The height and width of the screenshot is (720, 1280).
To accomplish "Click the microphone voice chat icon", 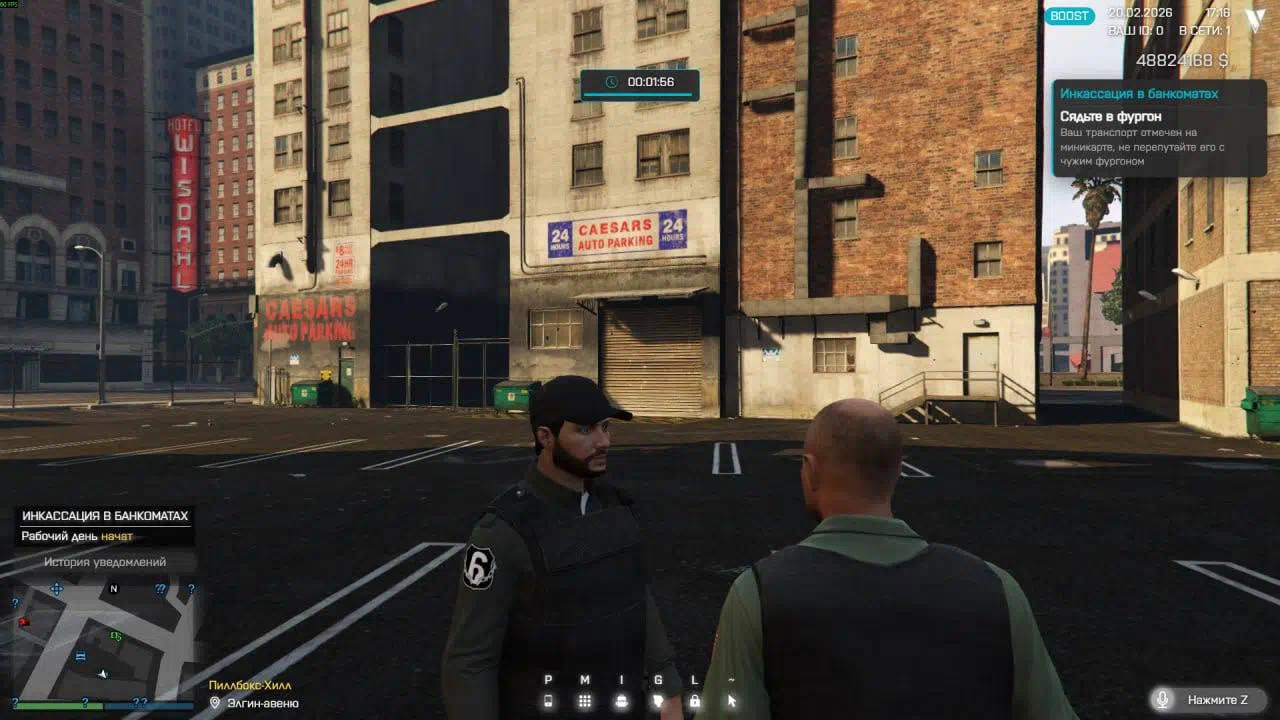I will pyautogui.click(x=1162, y=700).
